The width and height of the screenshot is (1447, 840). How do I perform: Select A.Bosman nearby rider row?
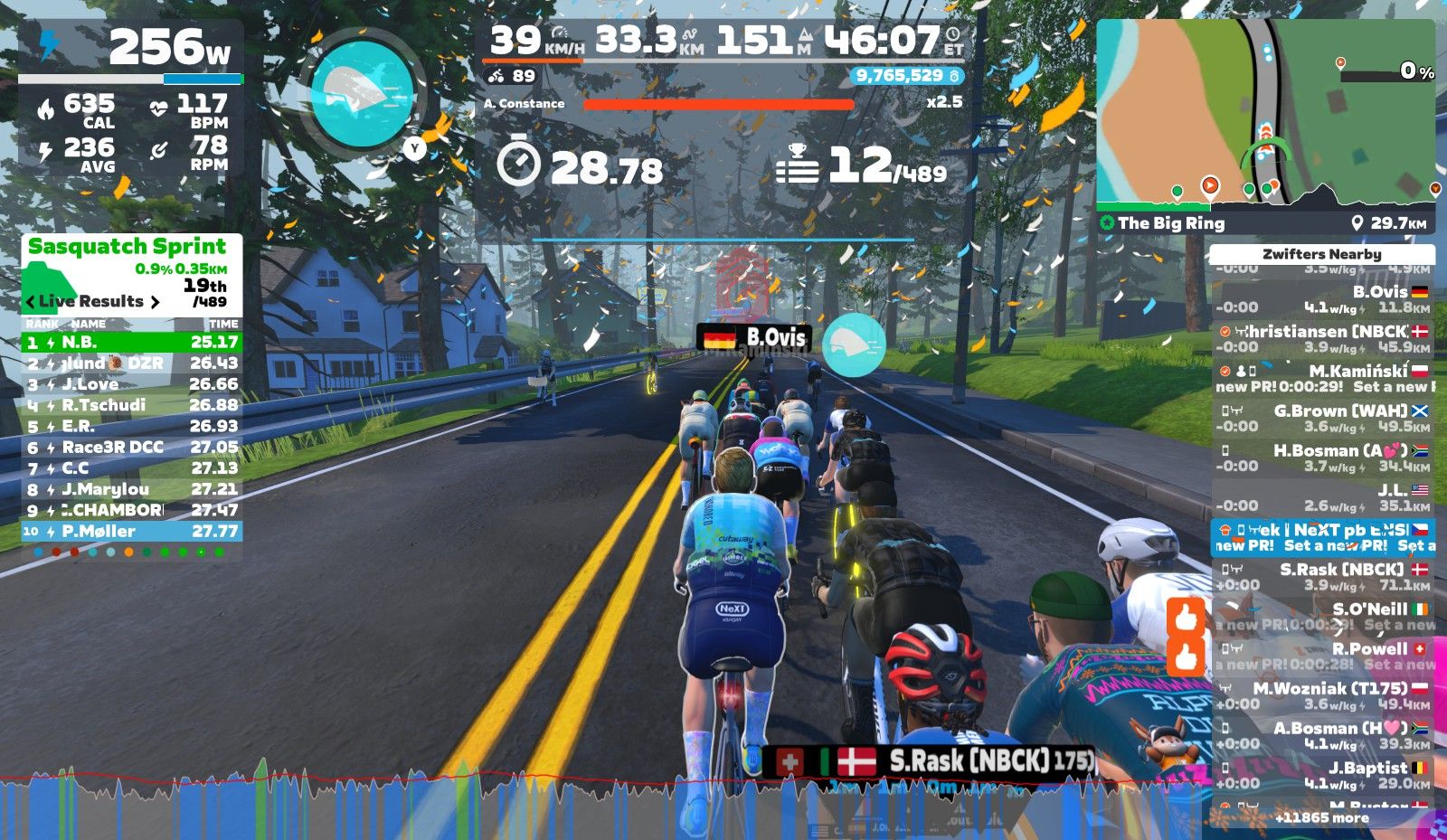pos(1322,735)
